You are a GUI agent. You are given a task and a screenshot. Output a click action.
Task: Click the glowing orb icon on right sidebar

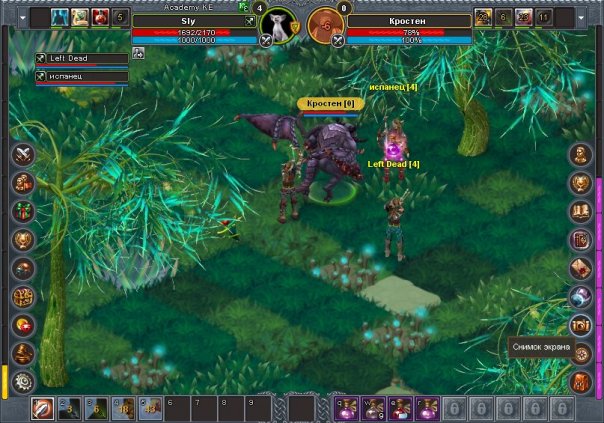point(581,296)
